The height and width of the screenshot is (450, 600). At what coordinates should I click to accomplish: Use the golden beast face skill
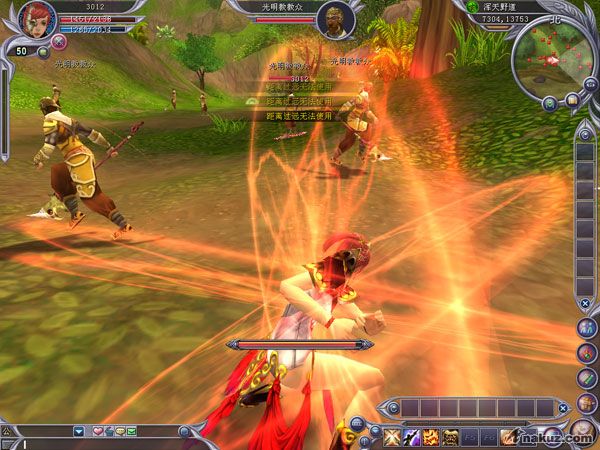click(451, 436)
